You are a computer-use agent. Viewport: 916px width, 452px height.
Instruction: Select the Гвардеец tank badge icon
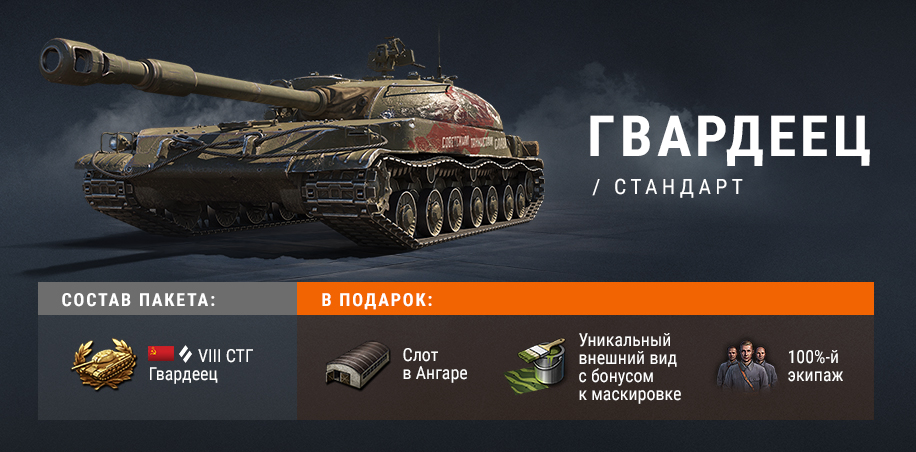pyautogui.click(x=105, y=364)
